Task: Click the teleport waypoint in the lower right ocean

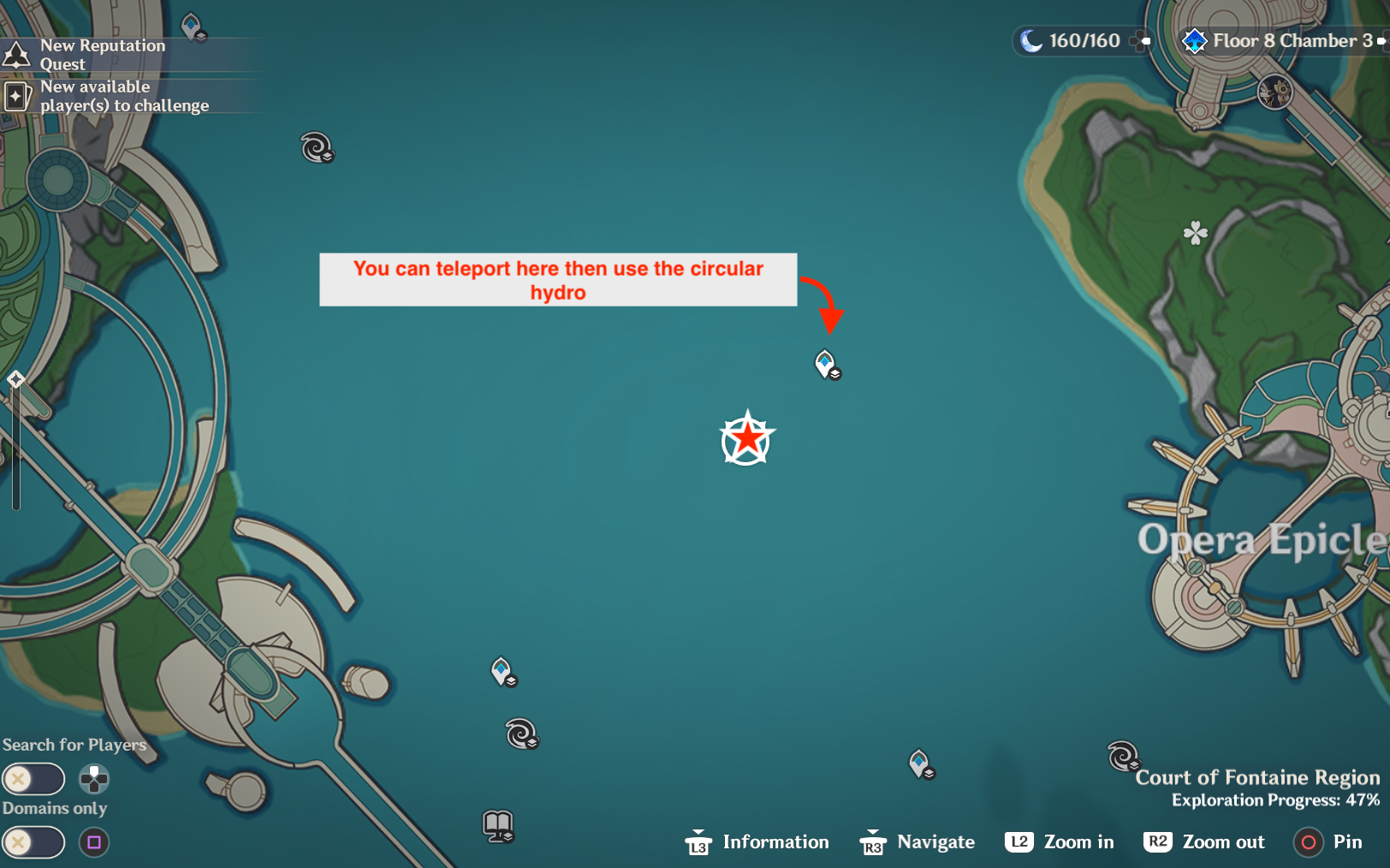Action: click(x=918, y=762)
